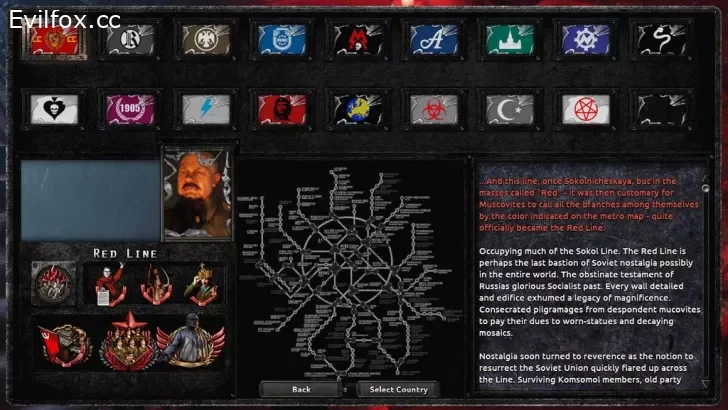
Task: Confirm with the Select Country button
Action: 399,389
